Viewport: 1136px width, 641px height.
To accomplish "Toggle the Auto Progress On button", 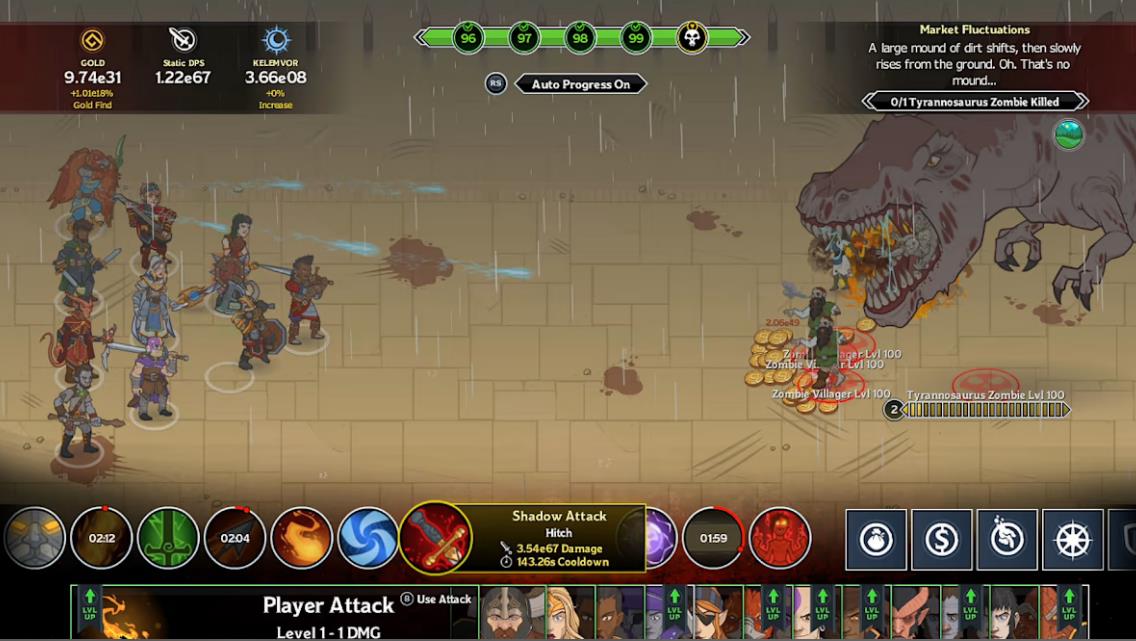I will pos(580,84).
